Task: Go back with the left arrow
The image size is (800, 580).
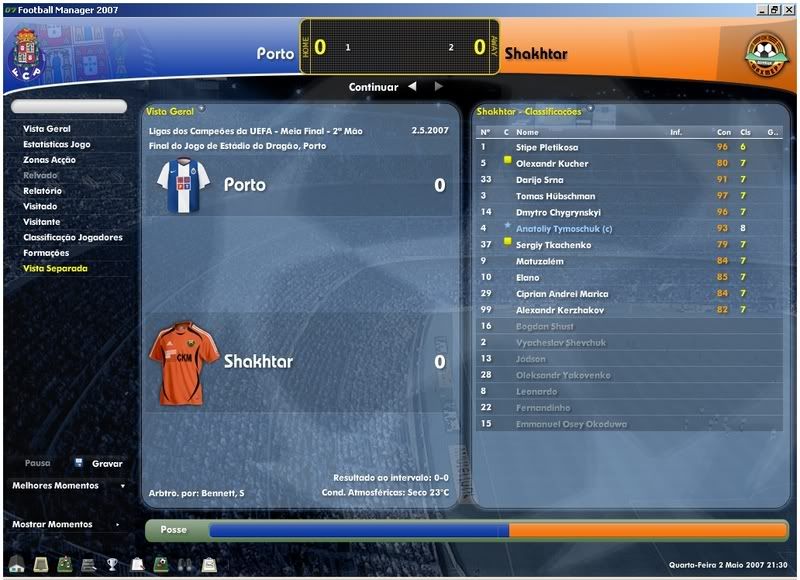Action: [412, 87]
